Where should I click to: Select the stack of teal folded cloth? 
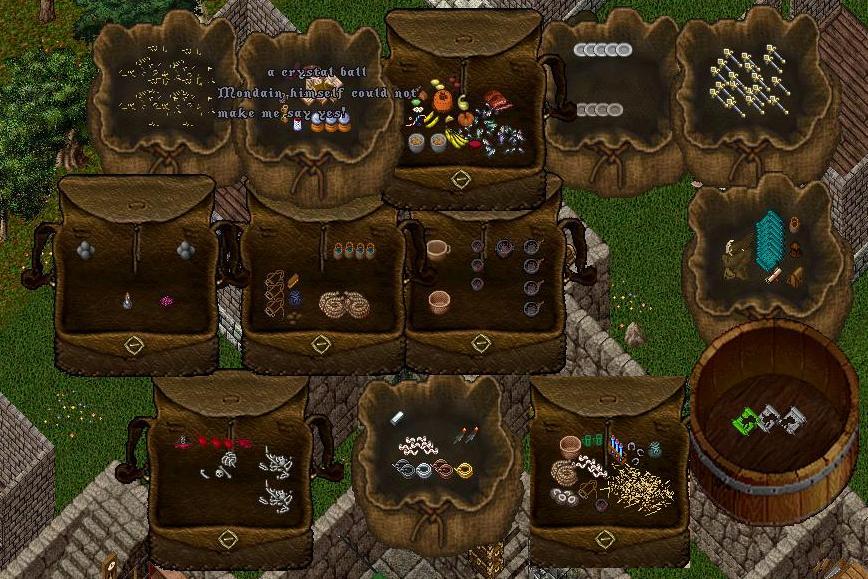(x=770, y=240)
